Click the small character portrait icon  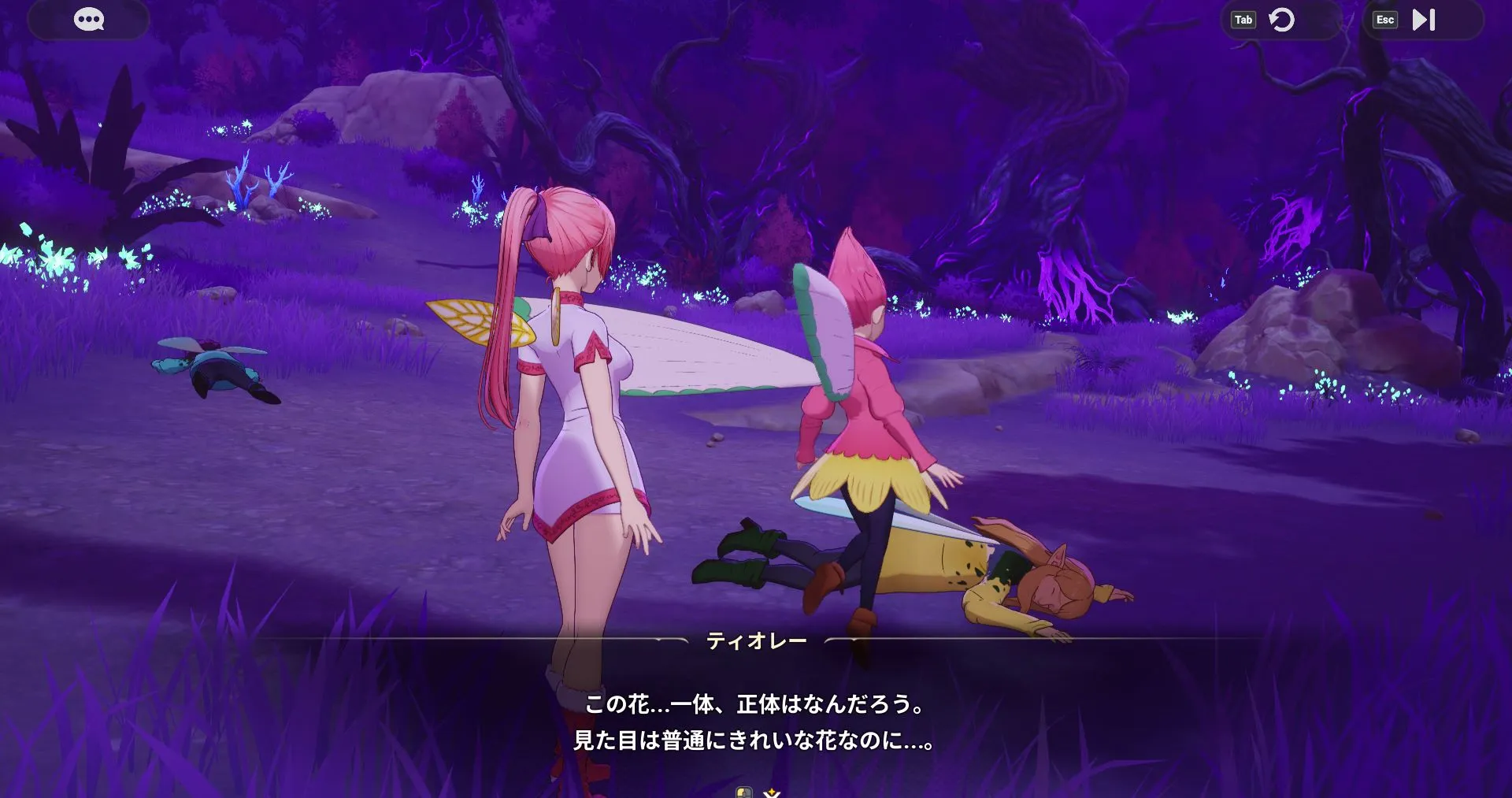[744, 792]
